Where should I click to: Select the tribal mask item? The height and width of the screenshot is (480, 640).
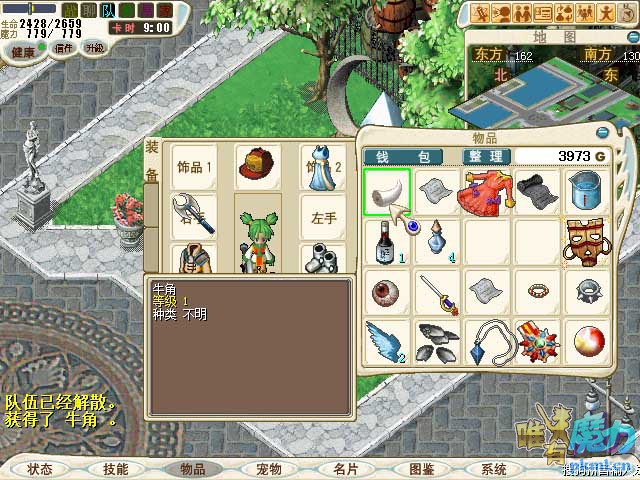click(586, 241)
